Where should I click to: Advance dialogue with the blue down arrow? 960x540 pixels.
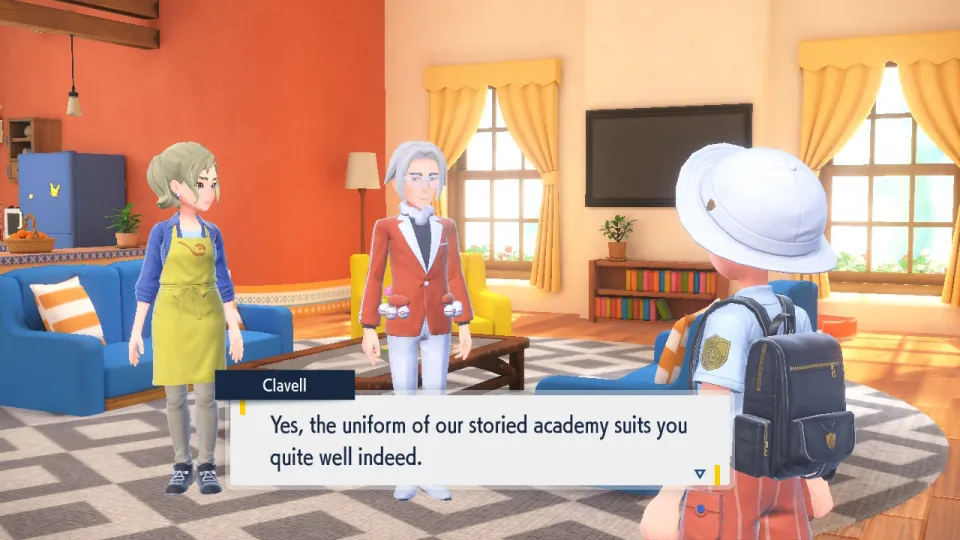click(700, 473)
